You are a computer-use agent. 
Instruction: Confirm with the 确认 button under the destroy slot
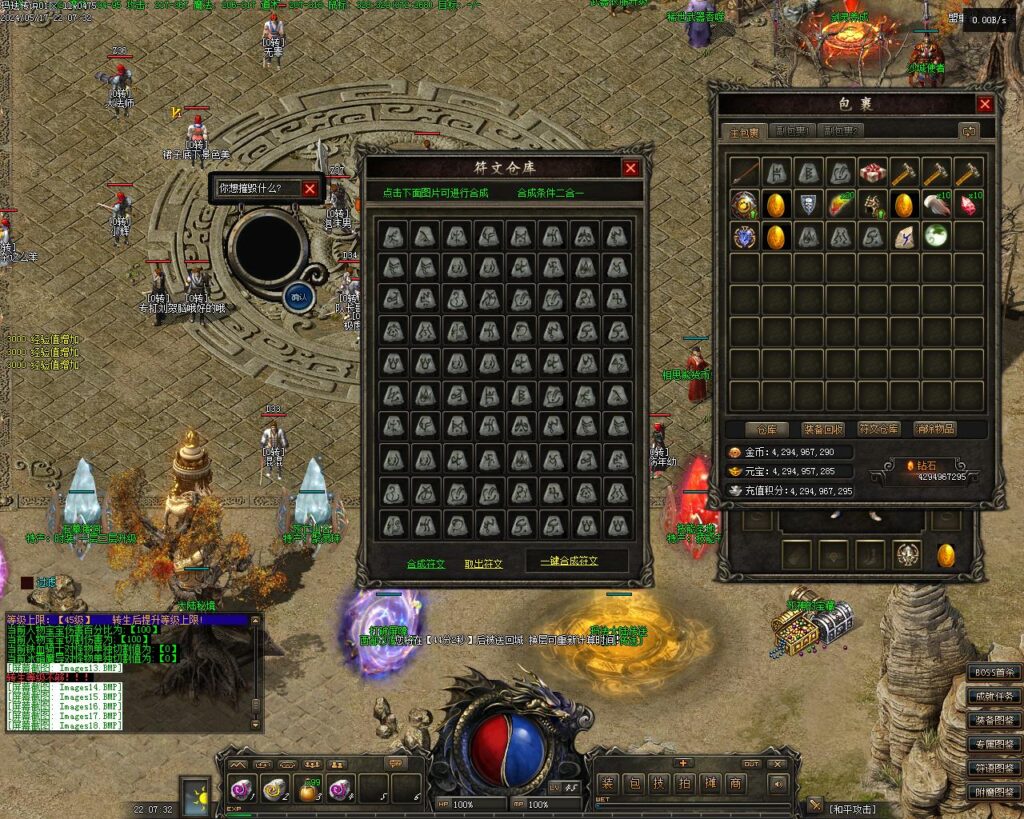pyautogui.click(x=299, y=296)
